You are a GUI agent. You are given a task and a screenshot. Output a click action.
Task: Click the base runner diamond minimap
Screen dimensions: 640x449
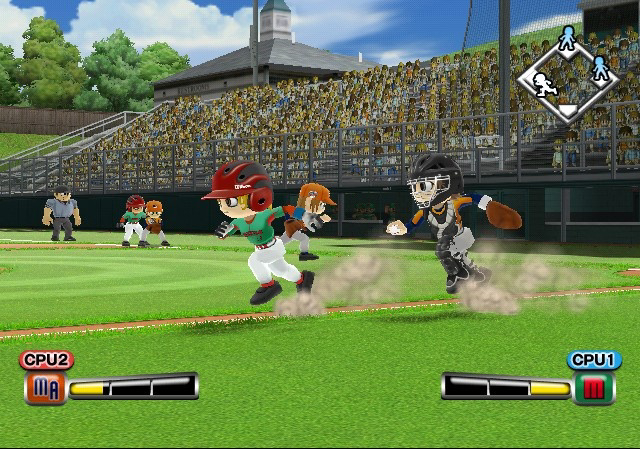[568, 76]
